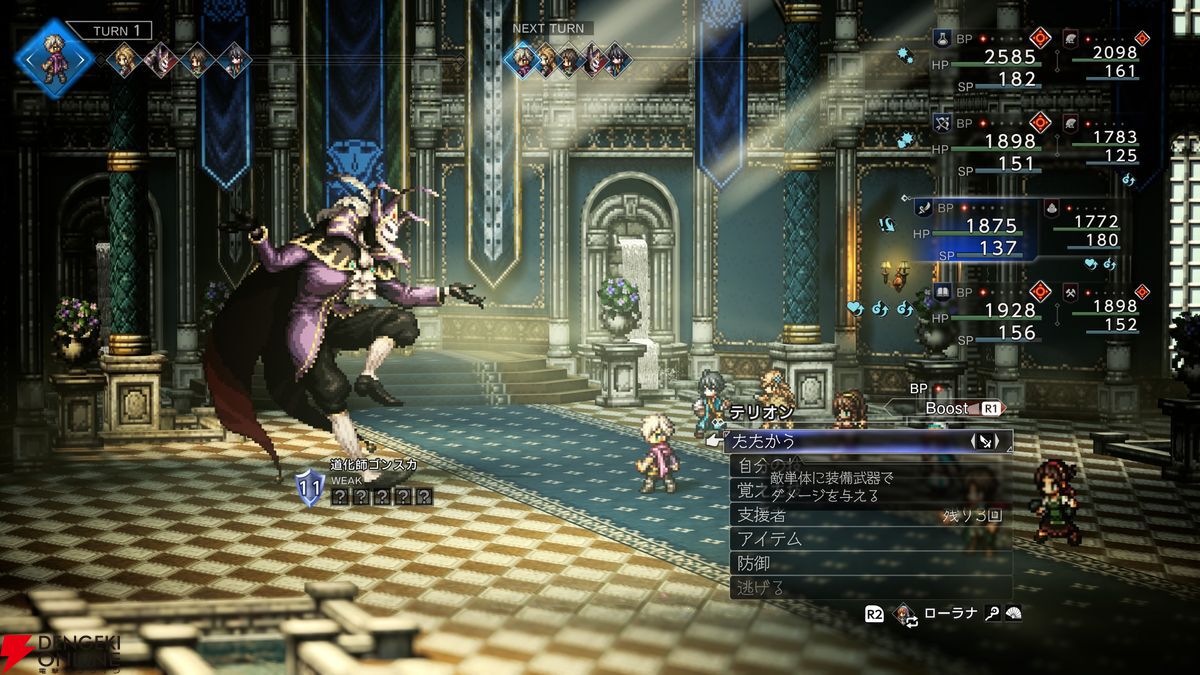This screenshot has width=1200, height=675.
Task: Select the enemy jester portrait in turn order
Action: [x=162, y=59]
